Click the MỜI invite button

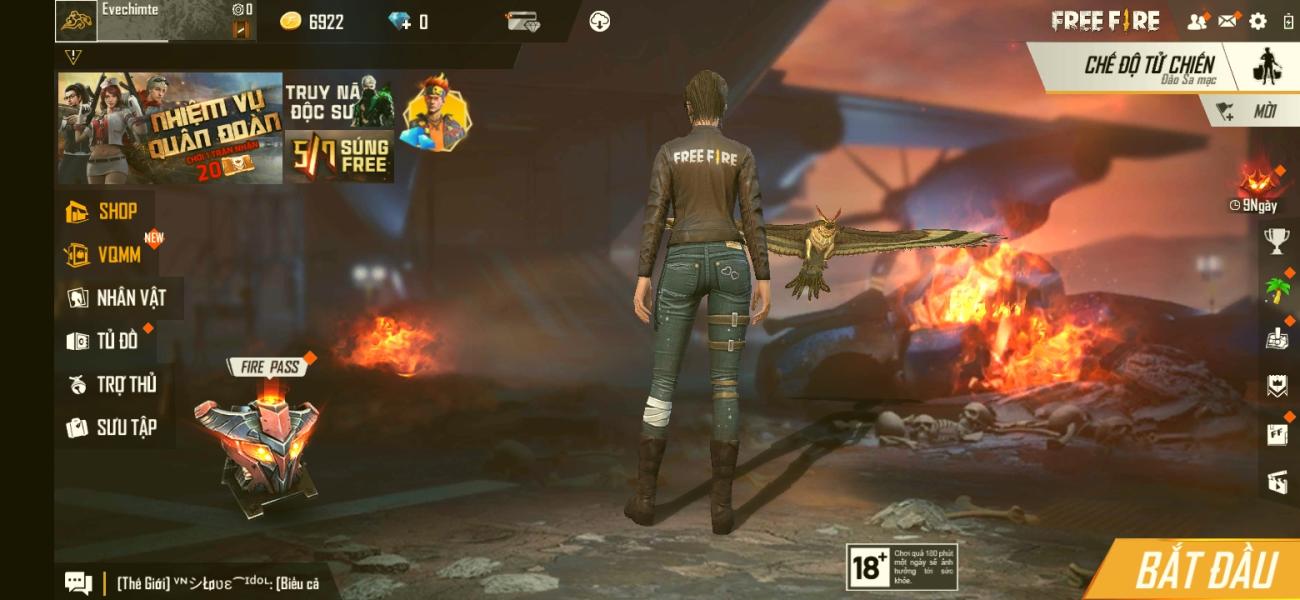[x=1252, y=112]
